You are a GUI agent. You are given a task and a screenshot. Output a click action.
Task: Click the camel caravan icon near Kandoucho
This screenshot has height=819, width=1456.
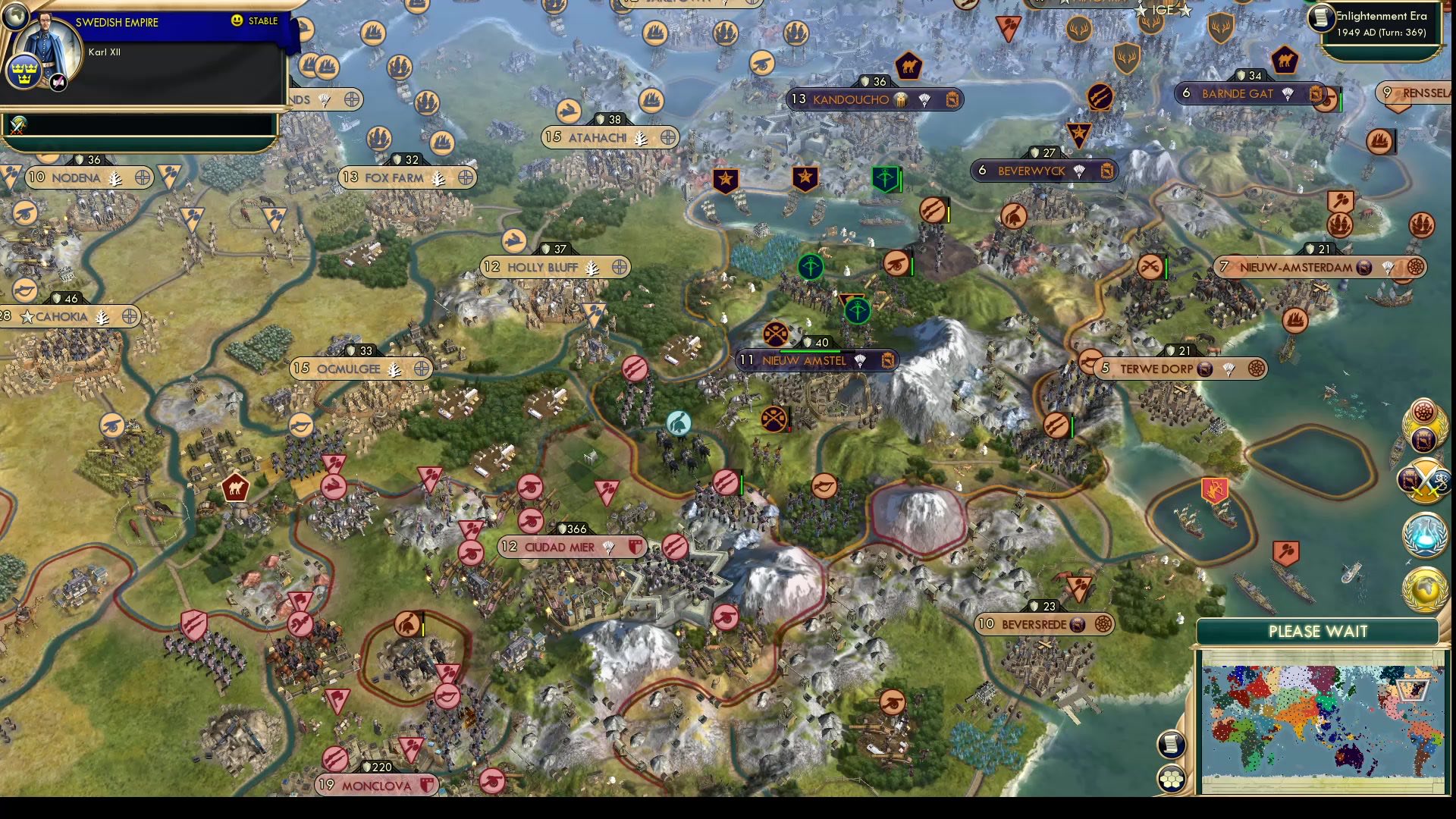pos(908,67)
